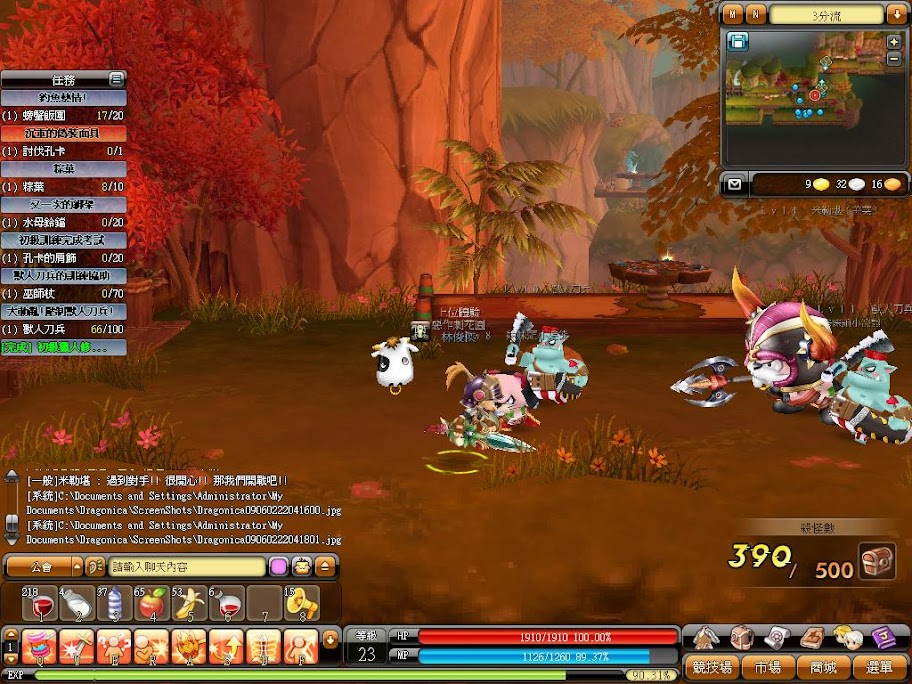Click the M button above the minimap
The image size is (912, 684).
(734, 14)
